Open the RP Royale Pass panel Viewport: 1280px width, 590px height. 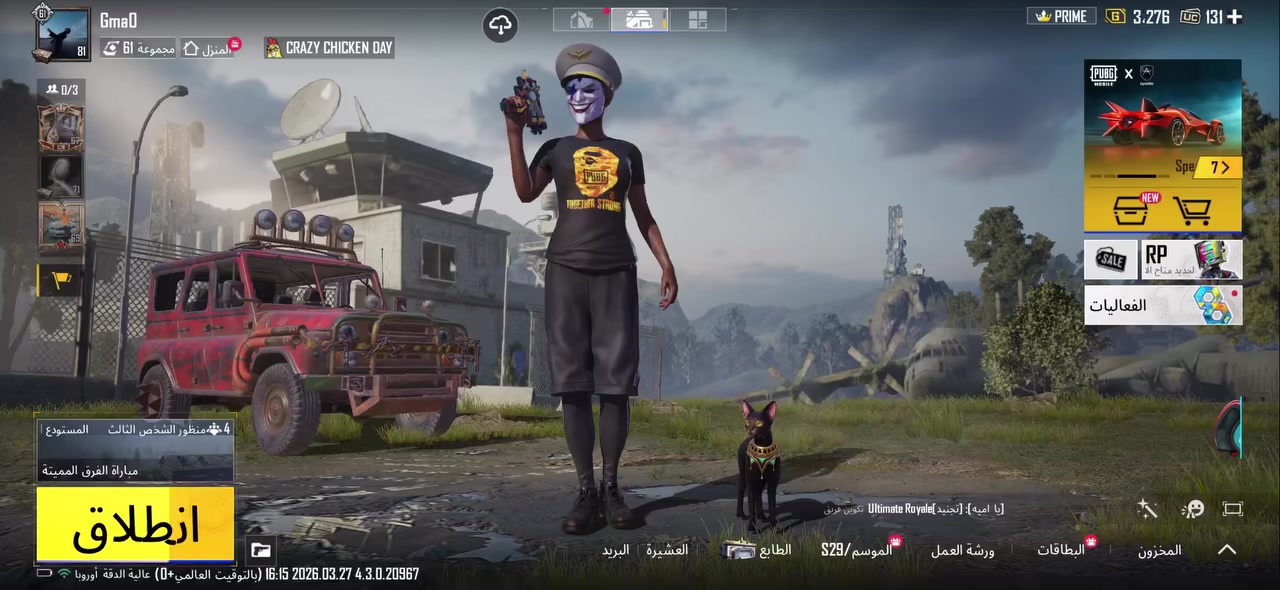coord(1191,260)
